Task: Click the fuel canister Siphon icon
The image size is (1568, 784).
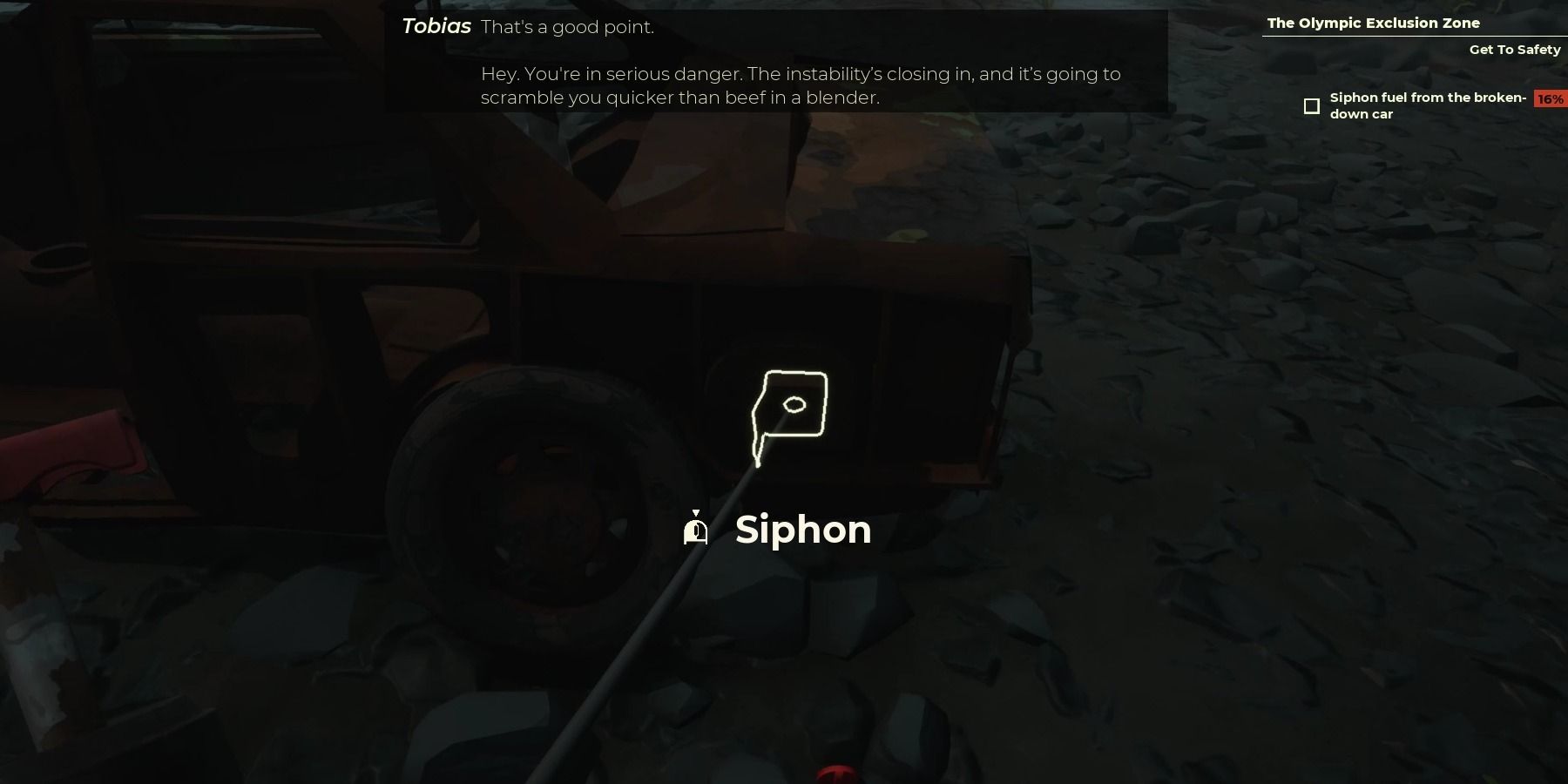Action: coord(696,530)
